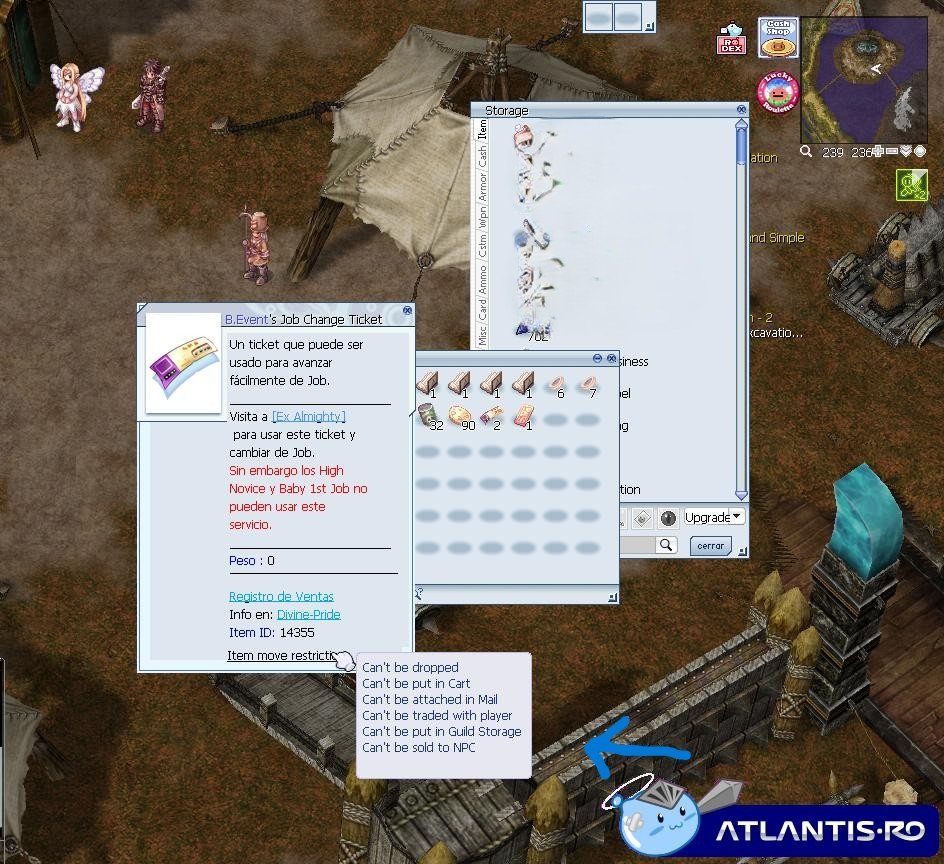Zoom out the minimap with the minus button

[x=892, y=152]
